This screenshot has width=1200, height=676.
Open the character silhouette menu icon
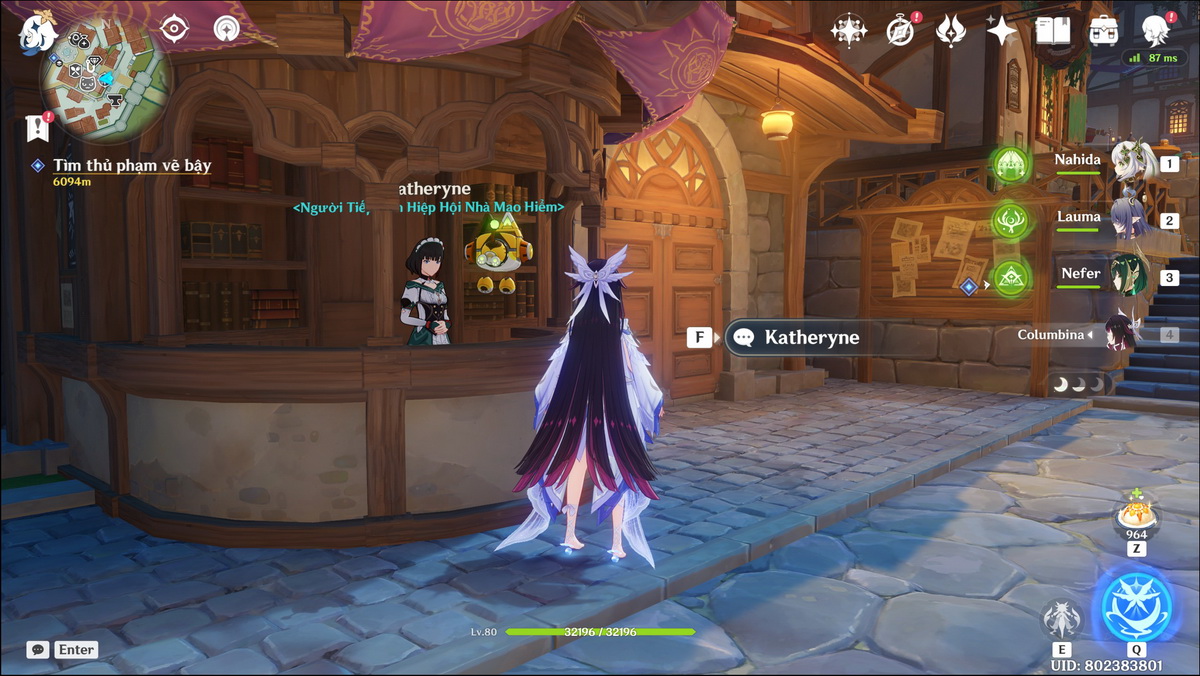coord(1155,30)
